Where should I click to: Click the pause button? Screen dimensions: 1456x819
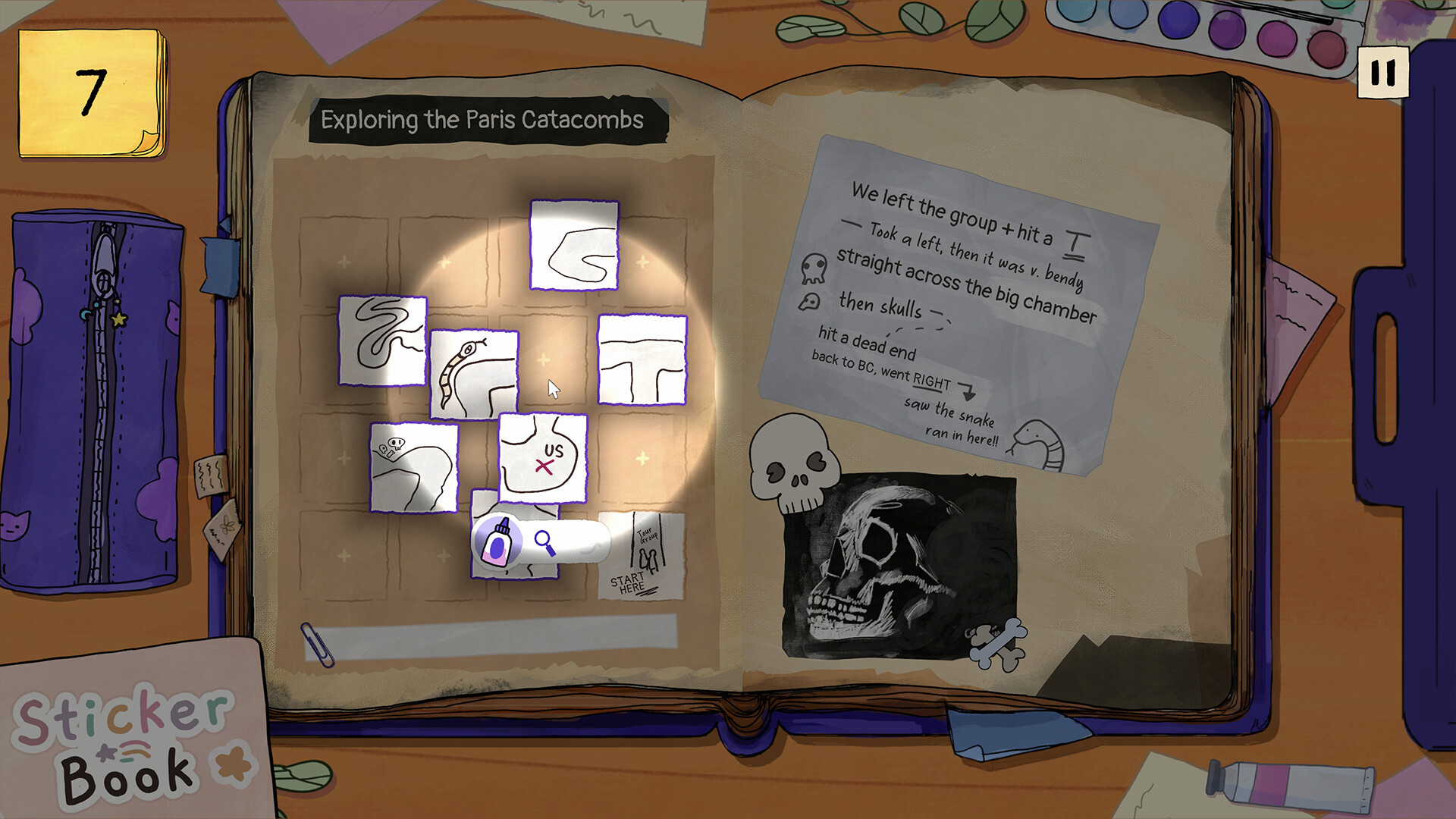(x=1385, y=71)
